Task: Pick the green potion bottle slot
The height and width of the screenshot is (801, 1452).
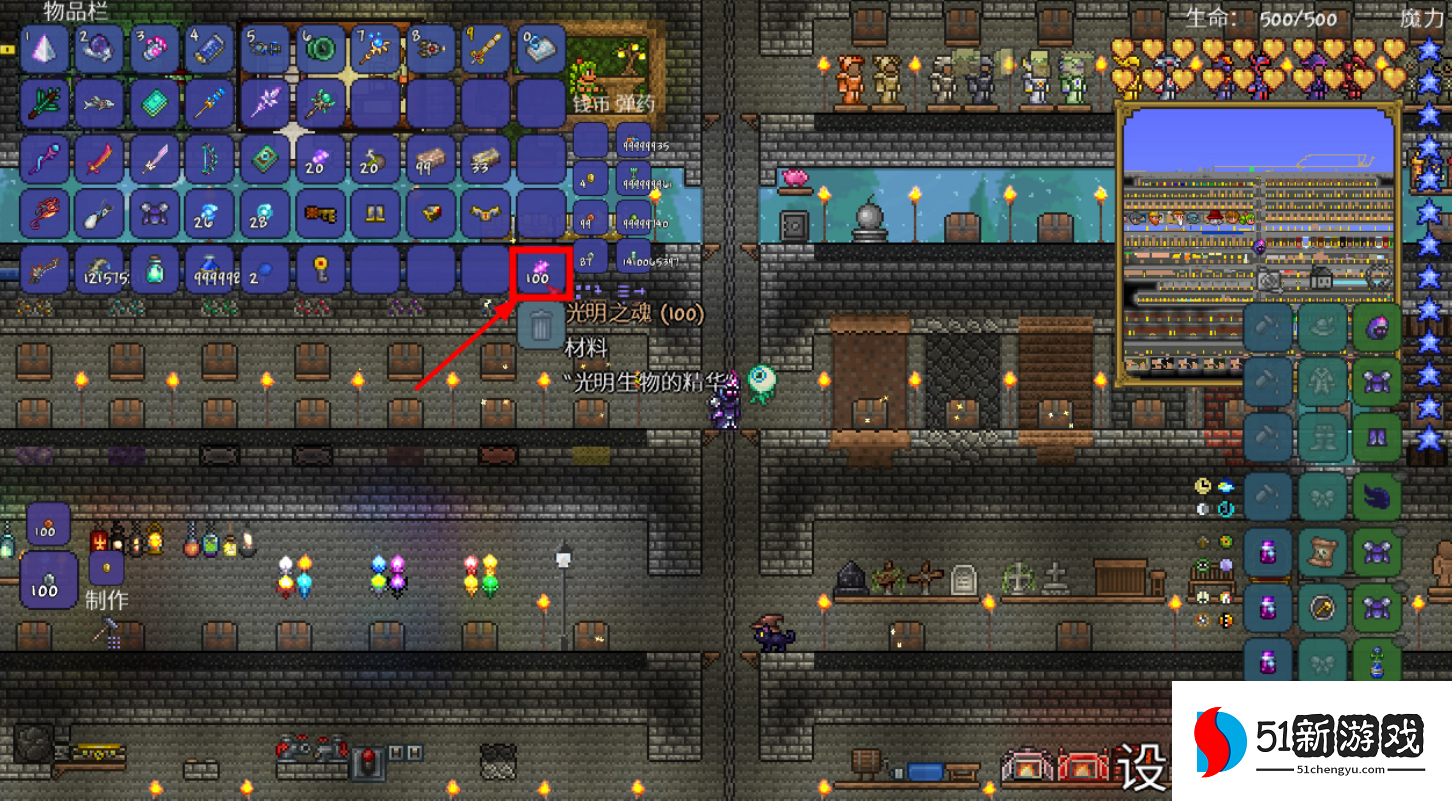Action: [155, 270]
